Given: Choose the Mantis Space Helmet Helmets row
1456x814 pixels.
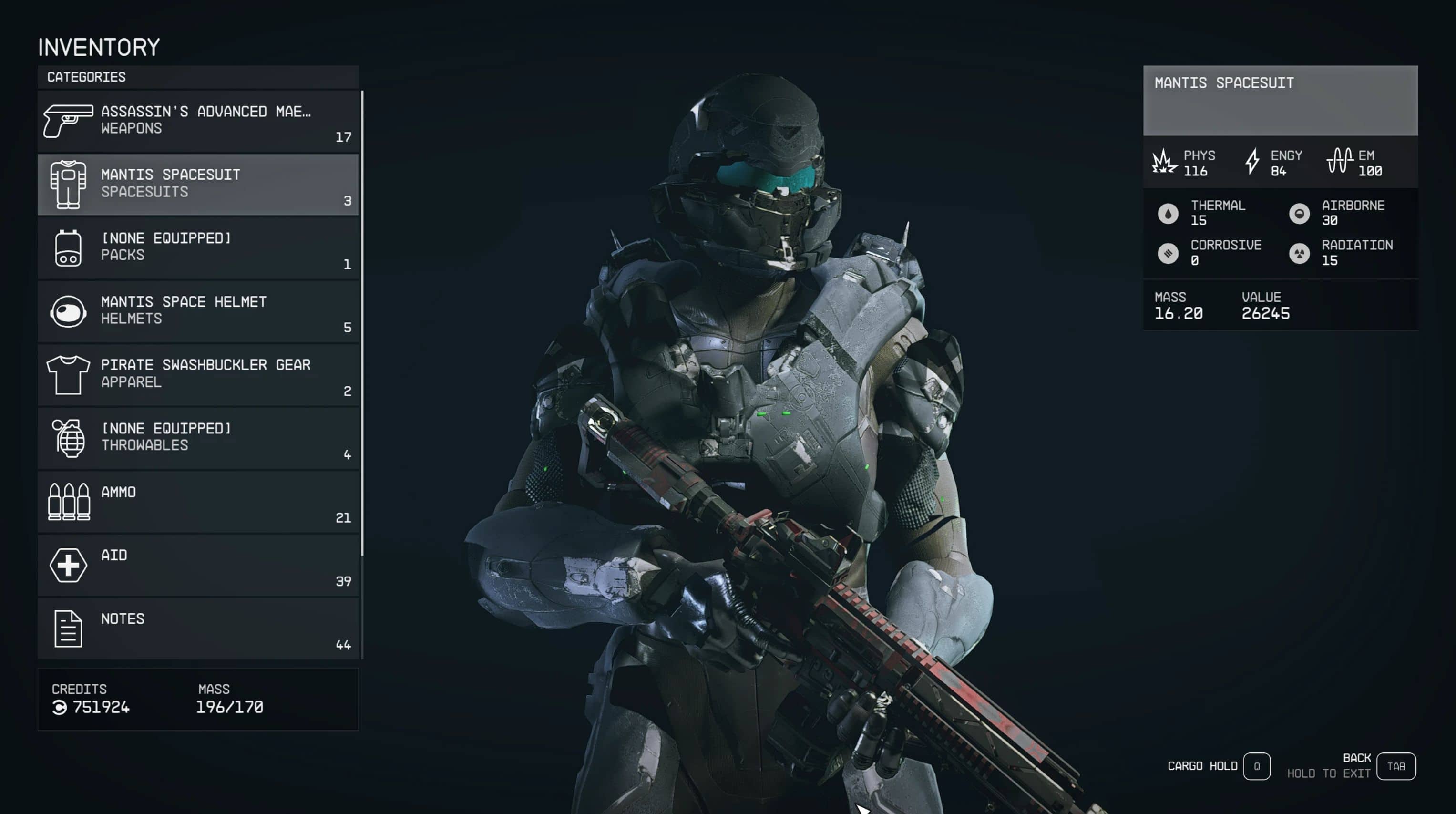Looking at the screenshot, I should pos(198,311).
